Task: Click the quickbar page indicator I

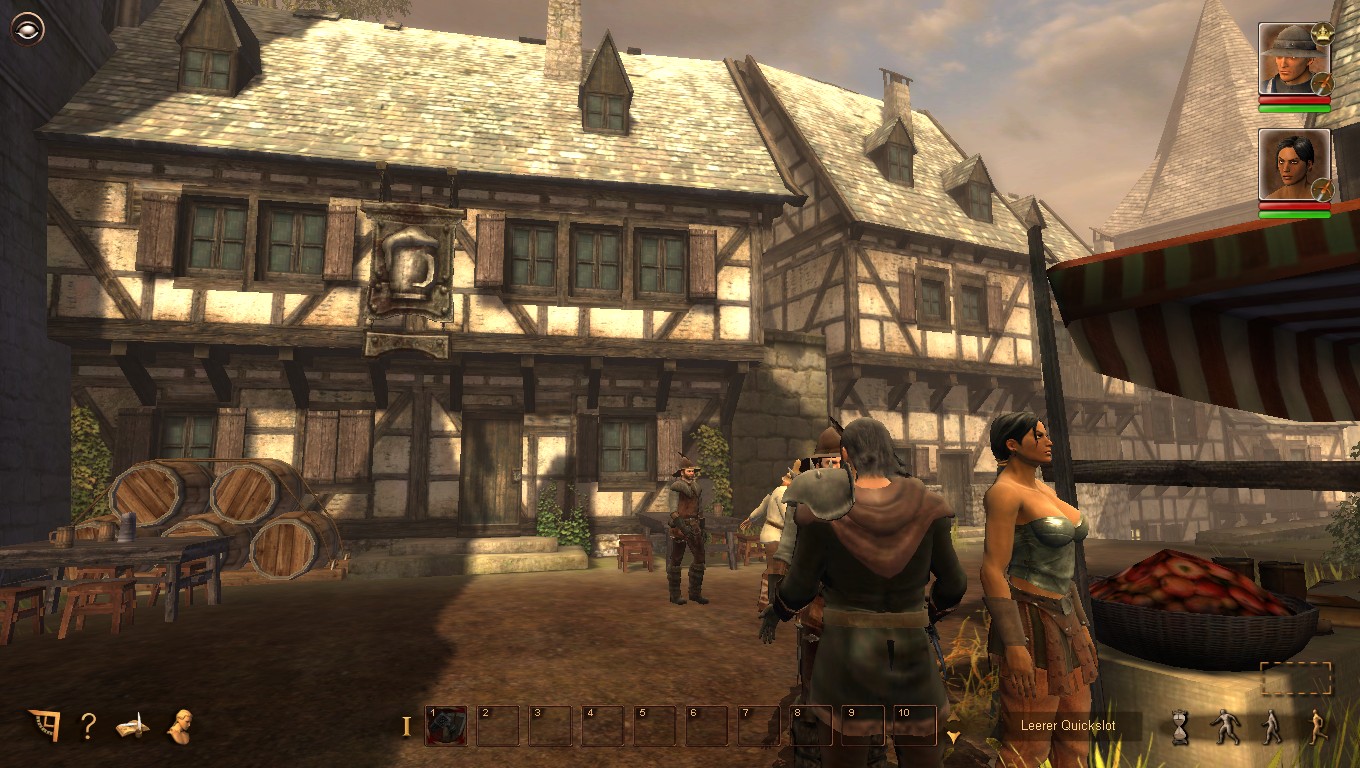Action: tap(406, 726)
